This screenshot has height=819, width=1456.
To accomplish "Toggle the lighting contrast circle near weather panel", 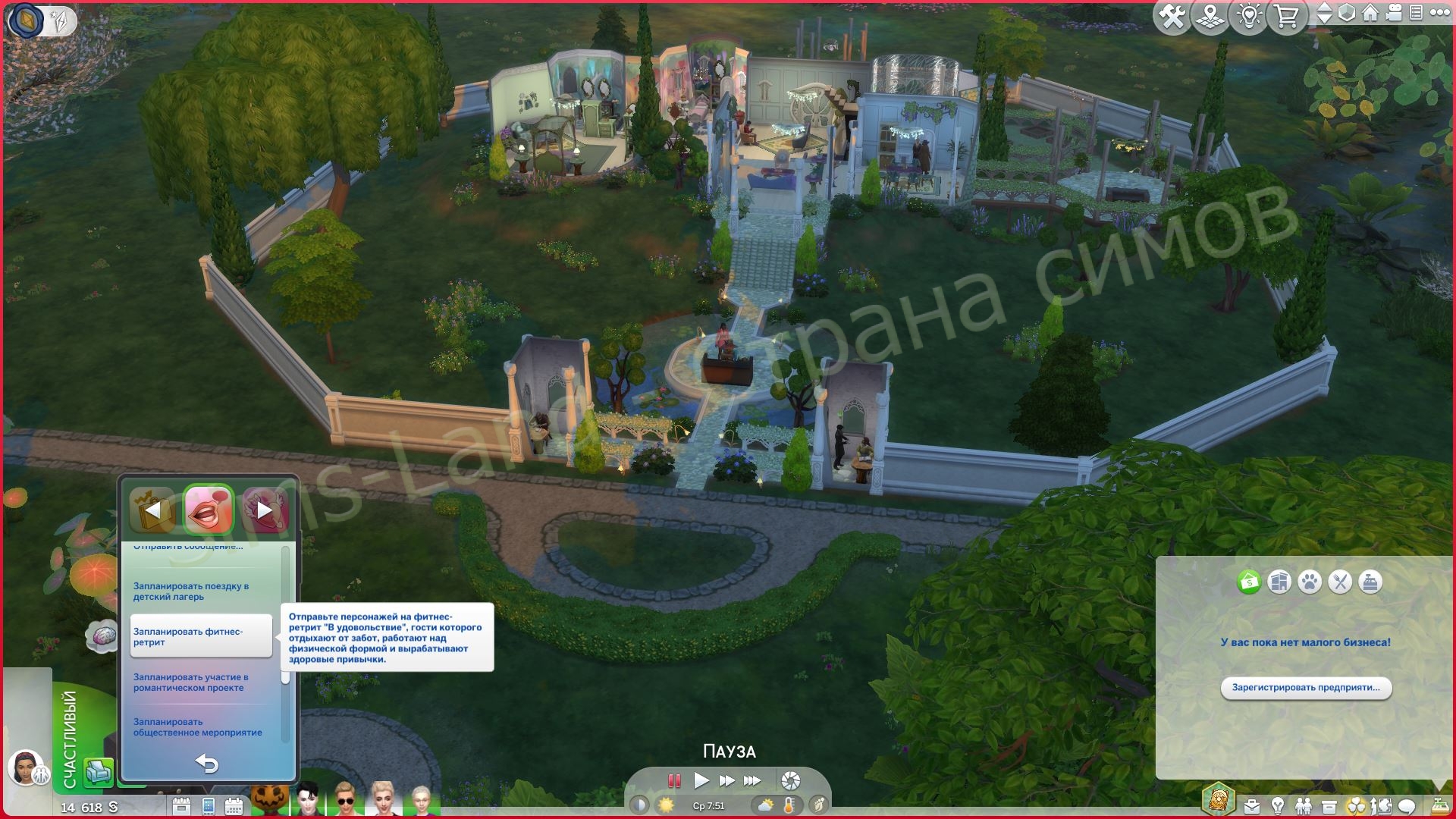I will coord(639,804).
